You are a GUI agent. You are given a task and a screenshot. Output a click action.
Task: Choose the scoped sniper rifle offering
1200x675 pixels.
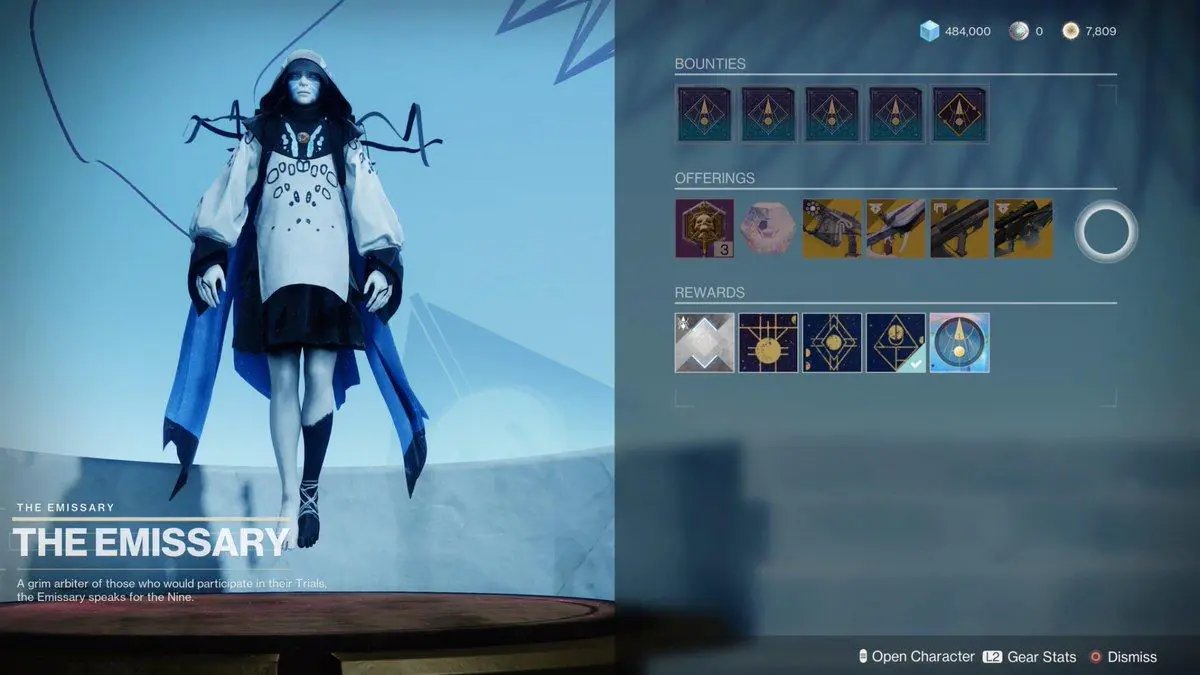[x=1023, y=228]
